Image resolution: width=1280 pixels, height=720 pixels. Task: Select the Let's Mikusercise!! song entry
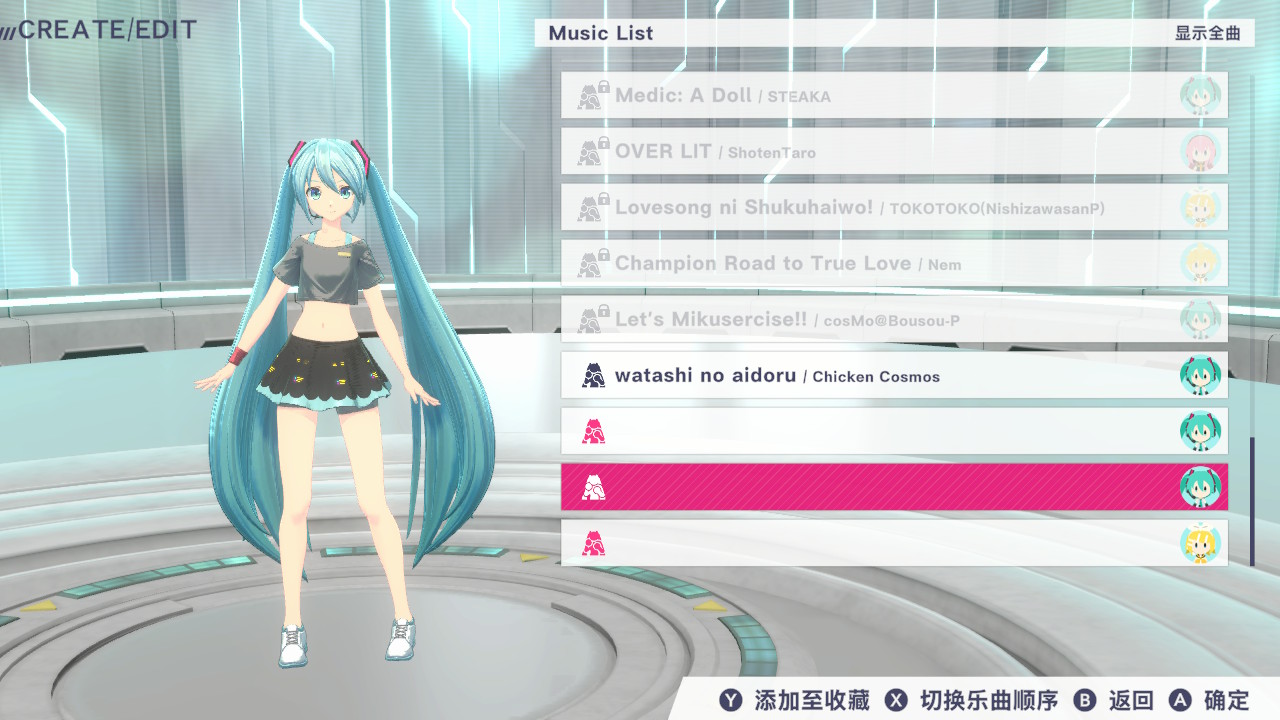(893, 320)
